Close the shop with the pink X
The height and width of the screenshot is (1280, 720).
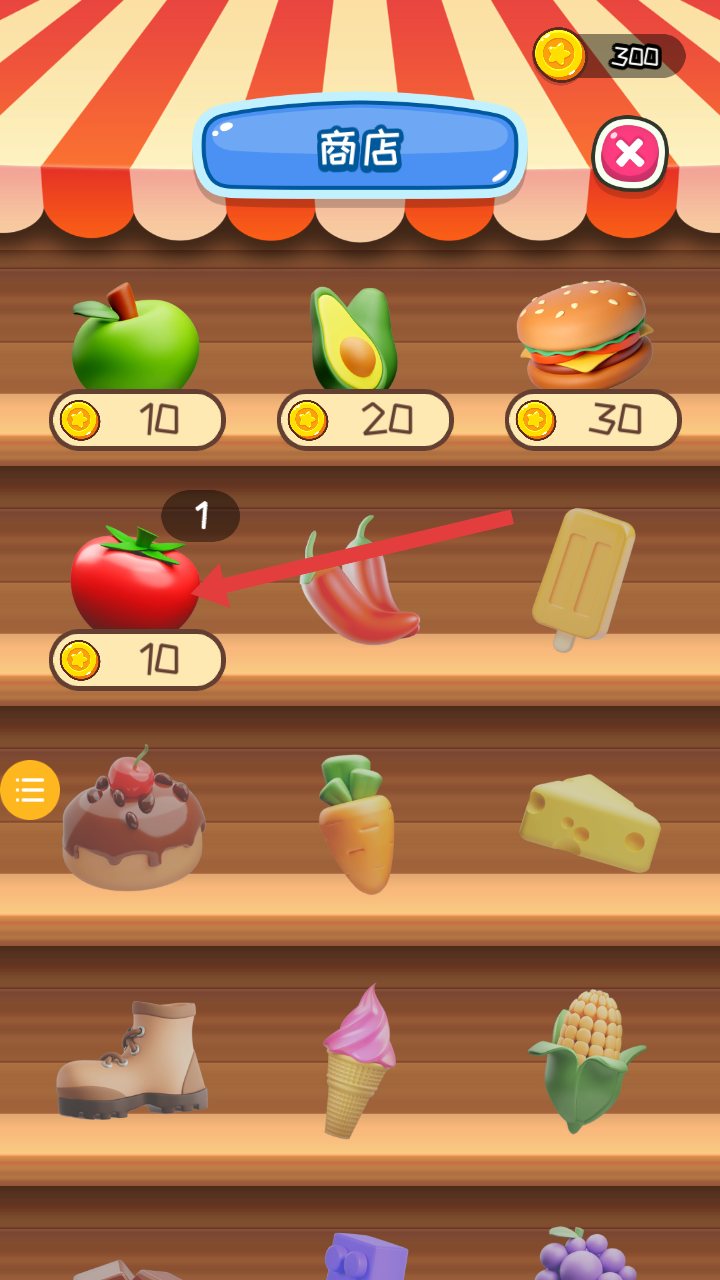click(630, 154)
